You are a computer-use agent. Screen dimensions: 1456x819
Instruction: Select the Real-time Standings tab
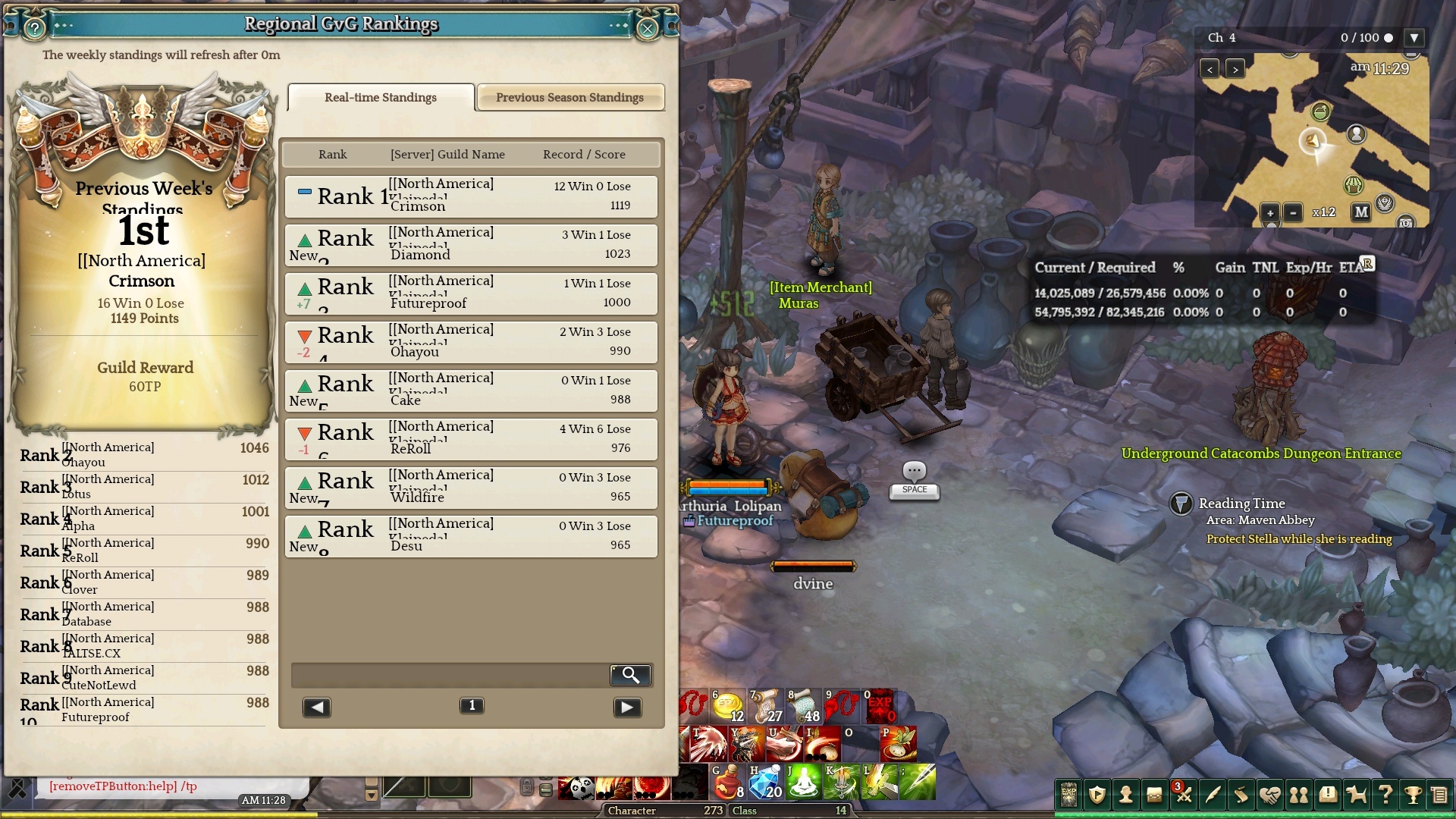point(381,98)
